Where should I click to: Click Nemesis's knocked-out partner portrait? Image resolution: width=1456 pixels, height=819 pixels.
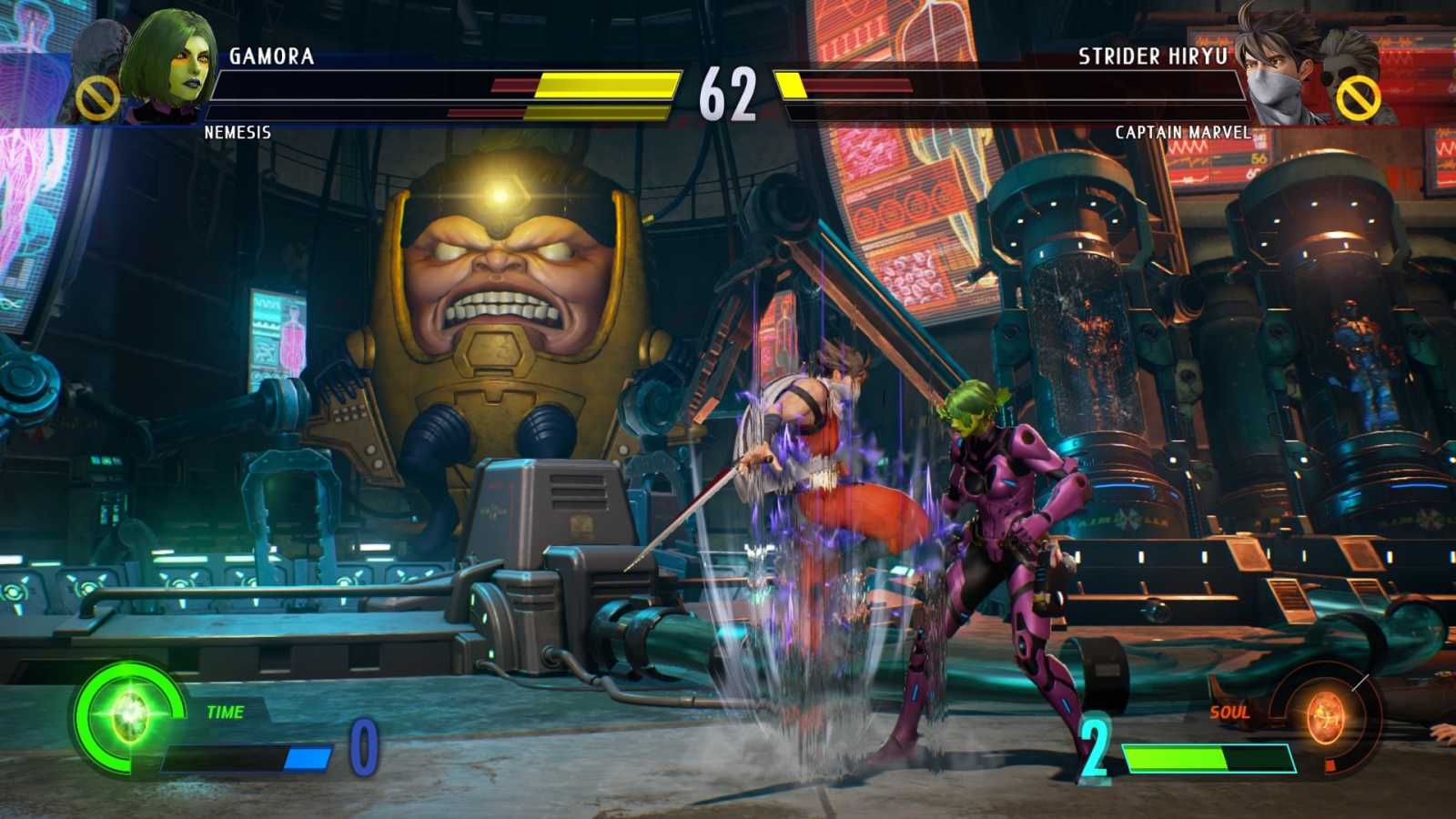tap(96, 73)
